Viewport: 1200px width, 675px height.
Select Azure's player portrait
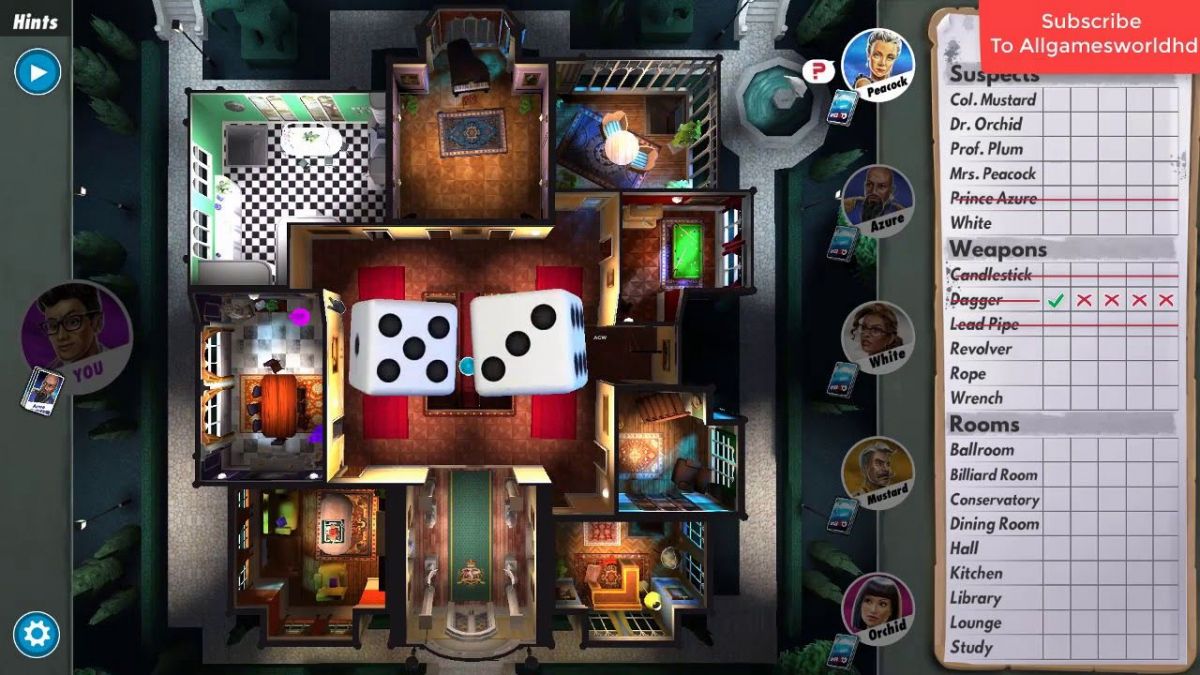coord(878,200)
